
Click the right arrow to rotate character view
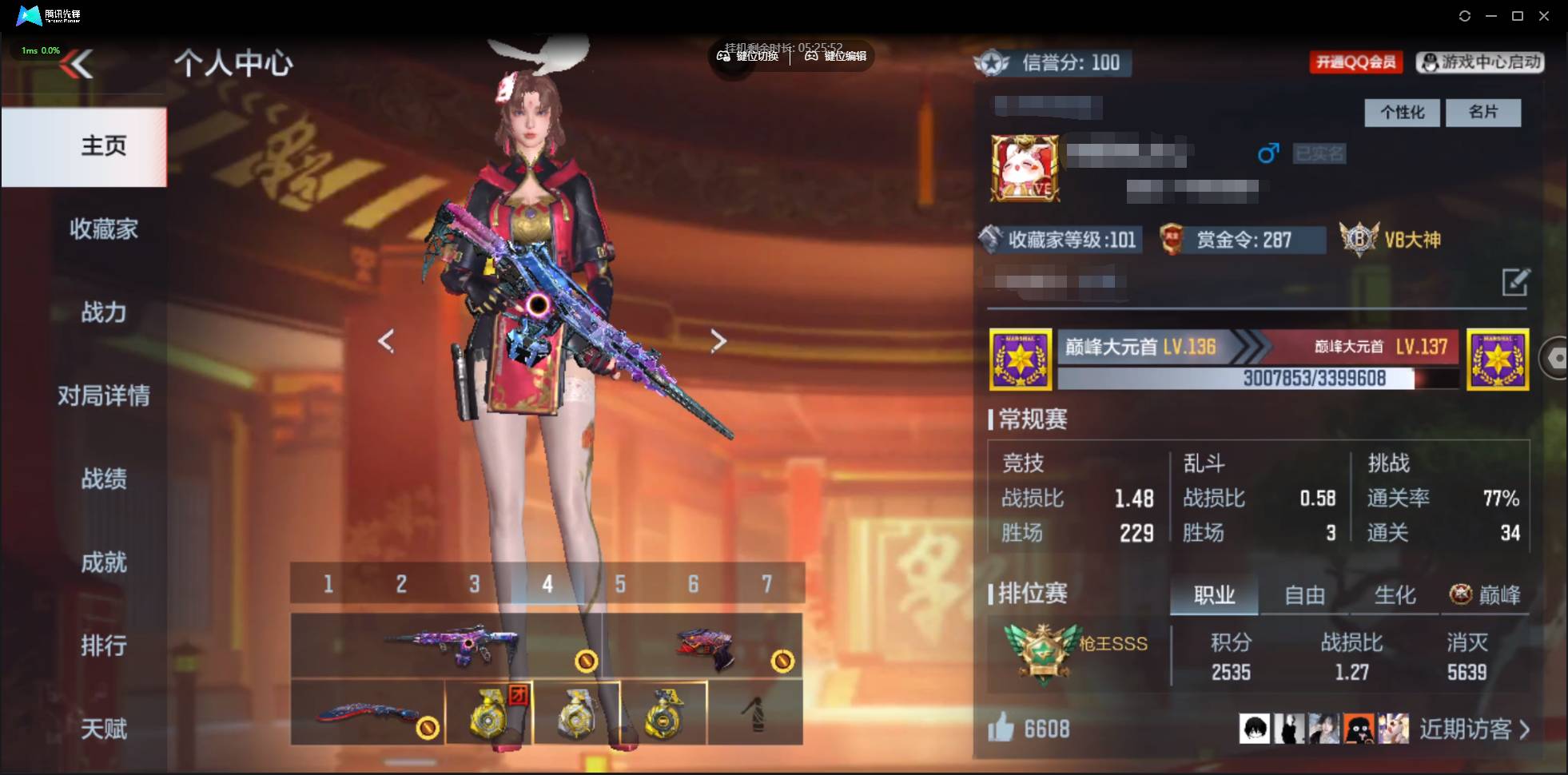[718, 340]
